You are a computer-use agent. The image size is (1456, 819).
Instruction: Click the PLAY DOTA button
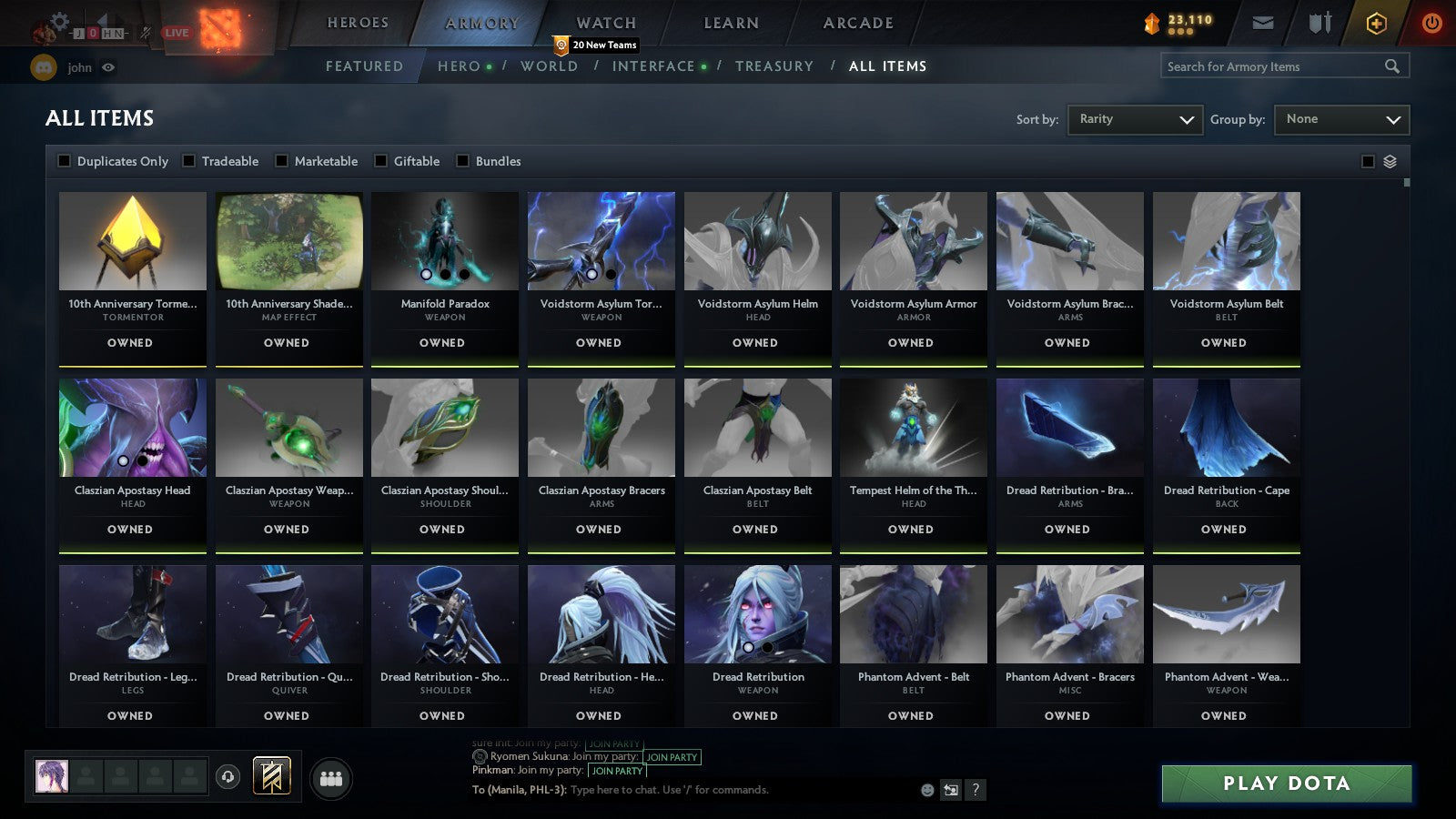coord(1285,784)
